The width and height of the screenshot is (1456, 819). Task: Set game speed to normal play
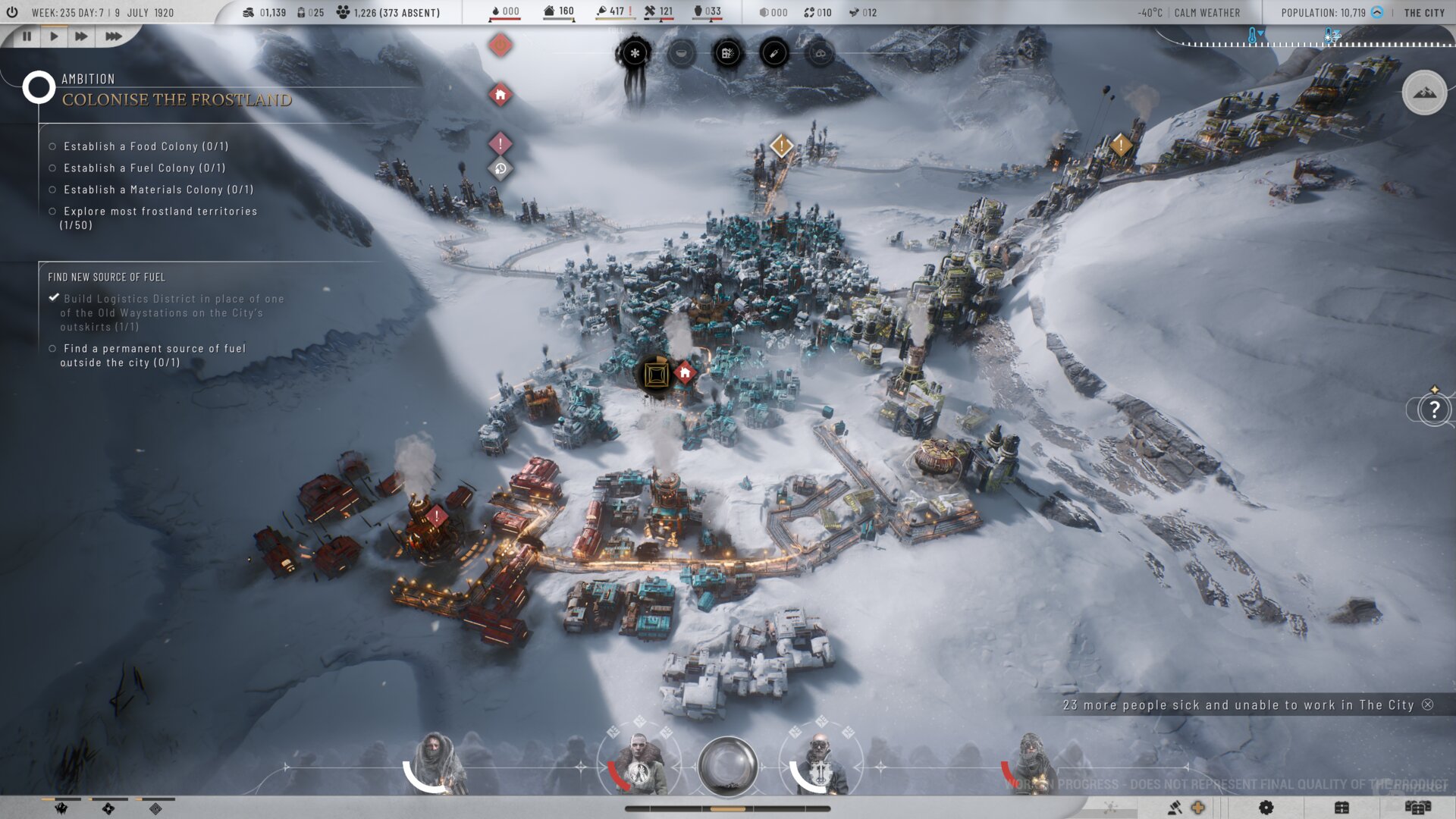pyautogui.click(x=54, y=36)
